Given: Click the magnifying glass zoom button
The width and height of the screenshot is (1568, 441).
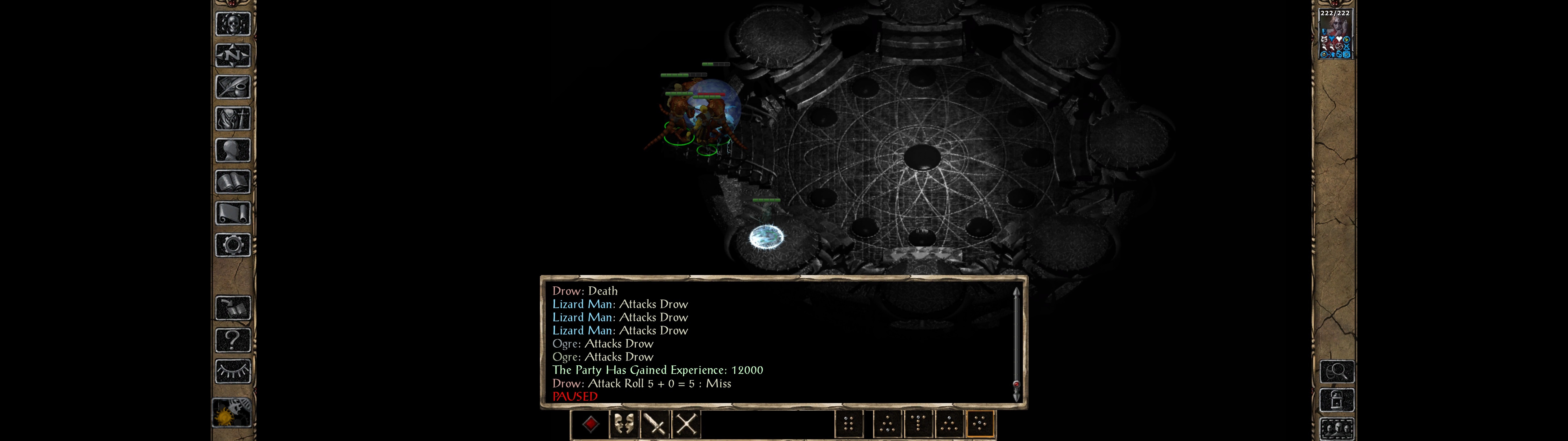Looking at the screenshot, I should (1337, 371).
